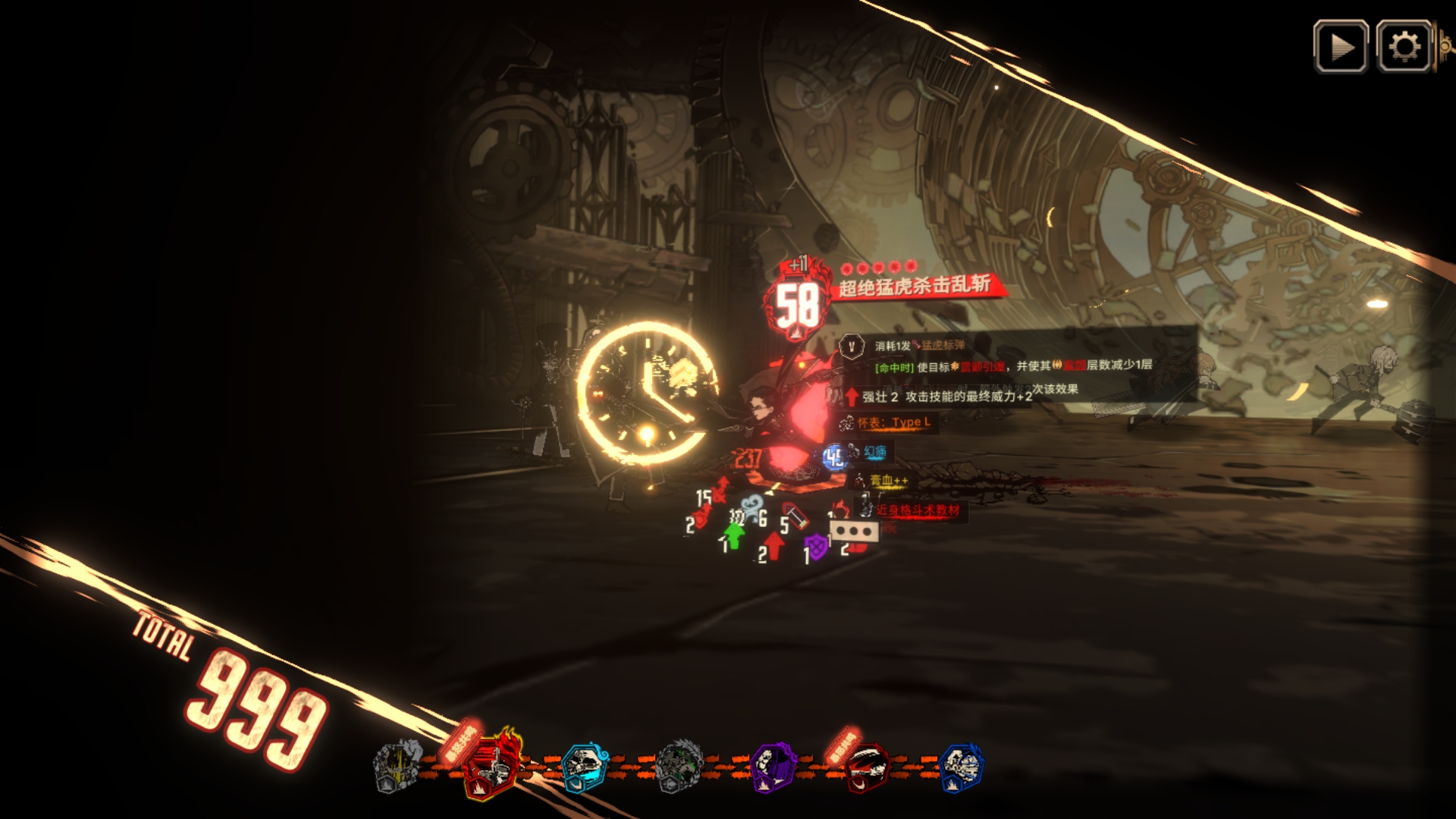Open the gear settings menu
The image size is (1456, 819).
[x=1404, y=47]
